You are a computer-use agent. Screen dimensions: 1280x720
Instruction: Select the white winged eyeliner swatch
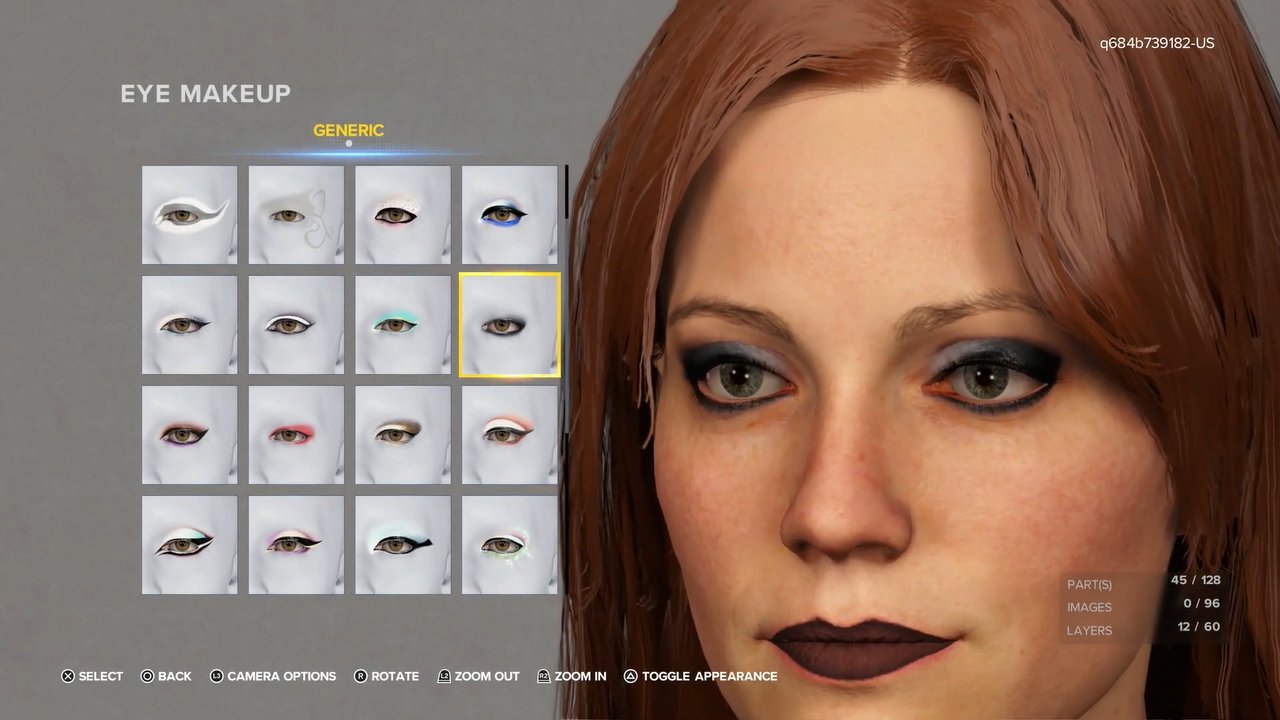click(189, 214)
